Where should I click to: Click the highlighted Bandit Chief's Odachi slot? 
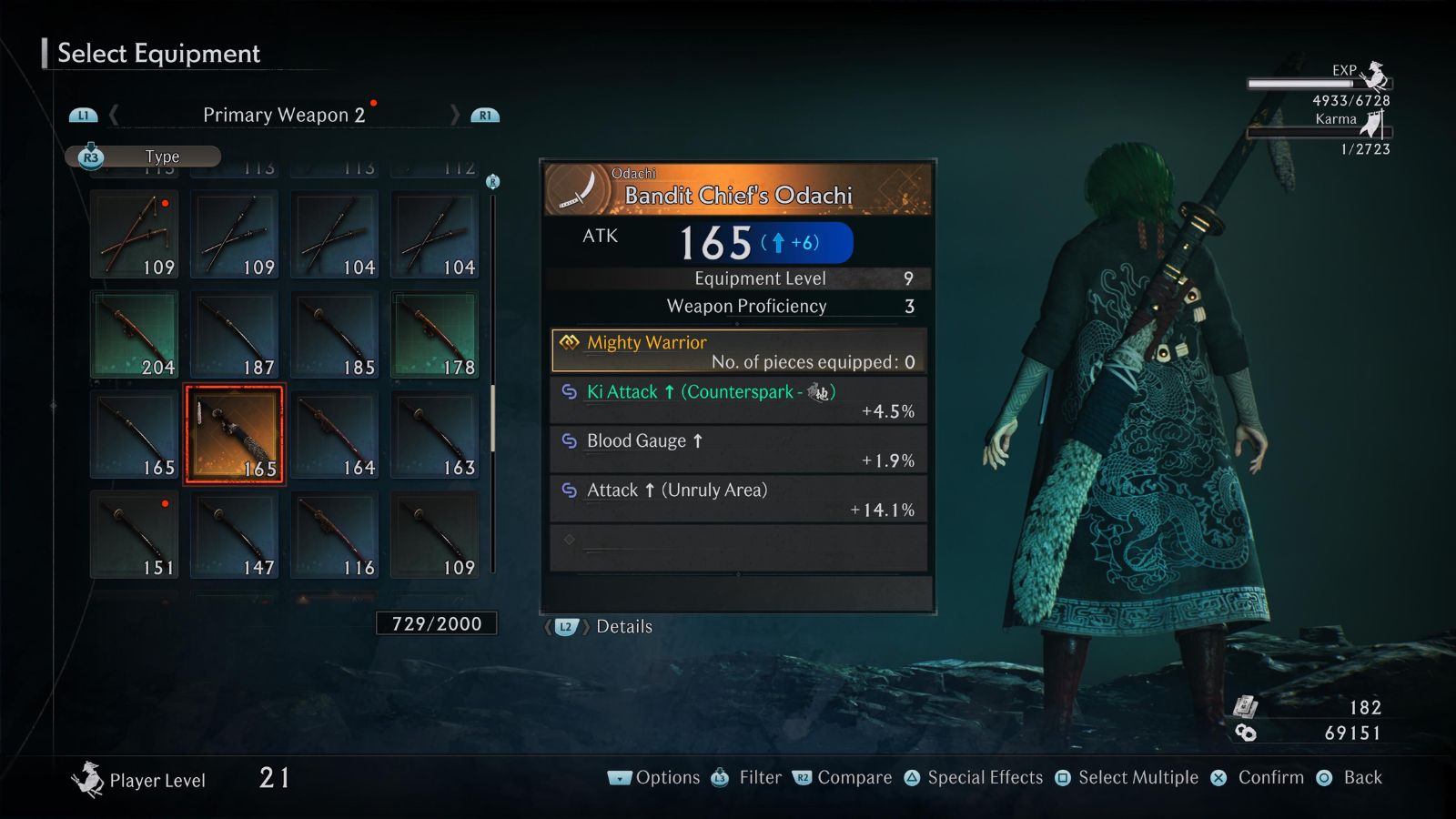click(x=235, y=434)
